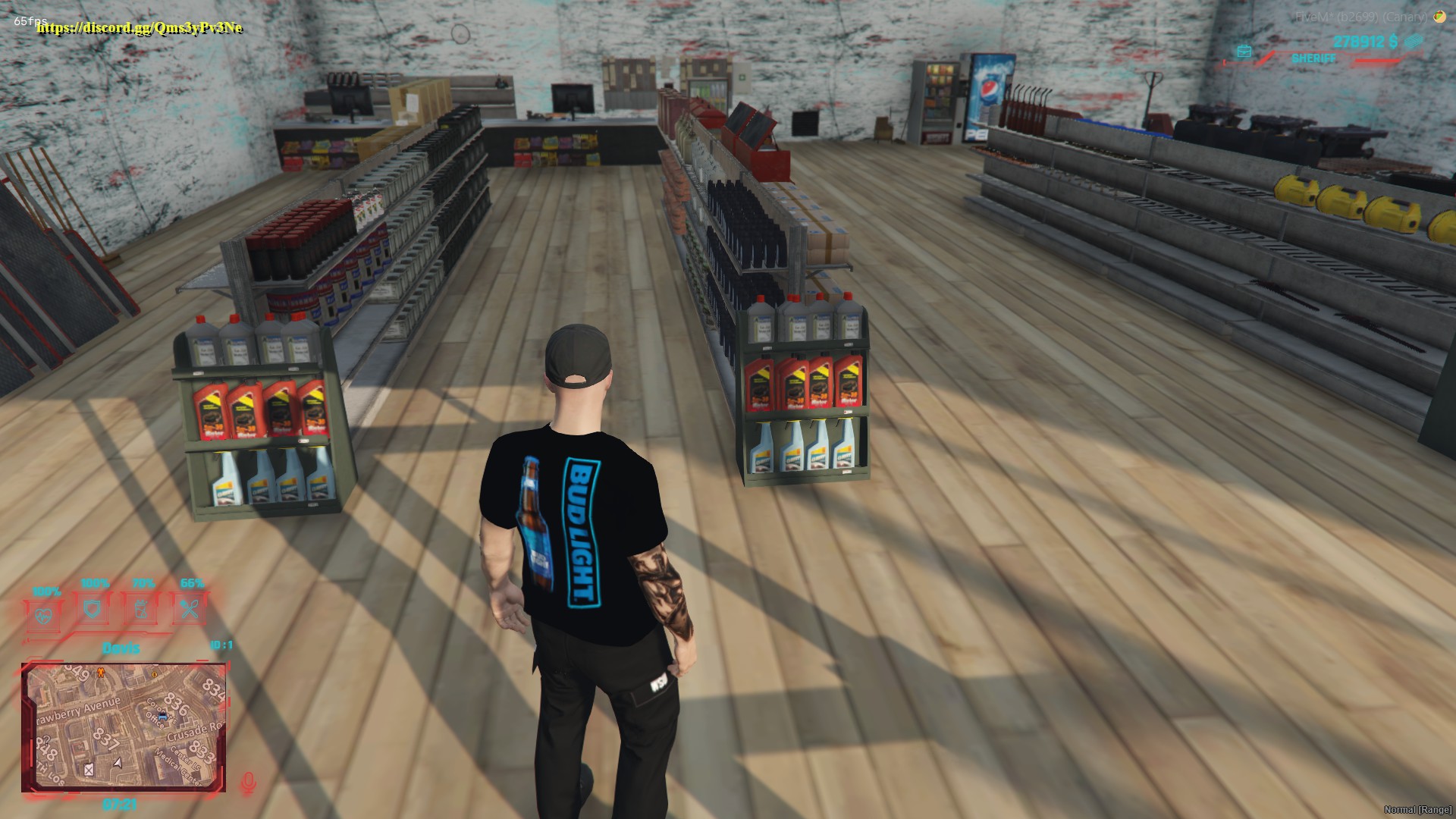Screen dimensions: 1456x819
Task: Click the coin shop marker on the minimap
Action: pos(154,674)
